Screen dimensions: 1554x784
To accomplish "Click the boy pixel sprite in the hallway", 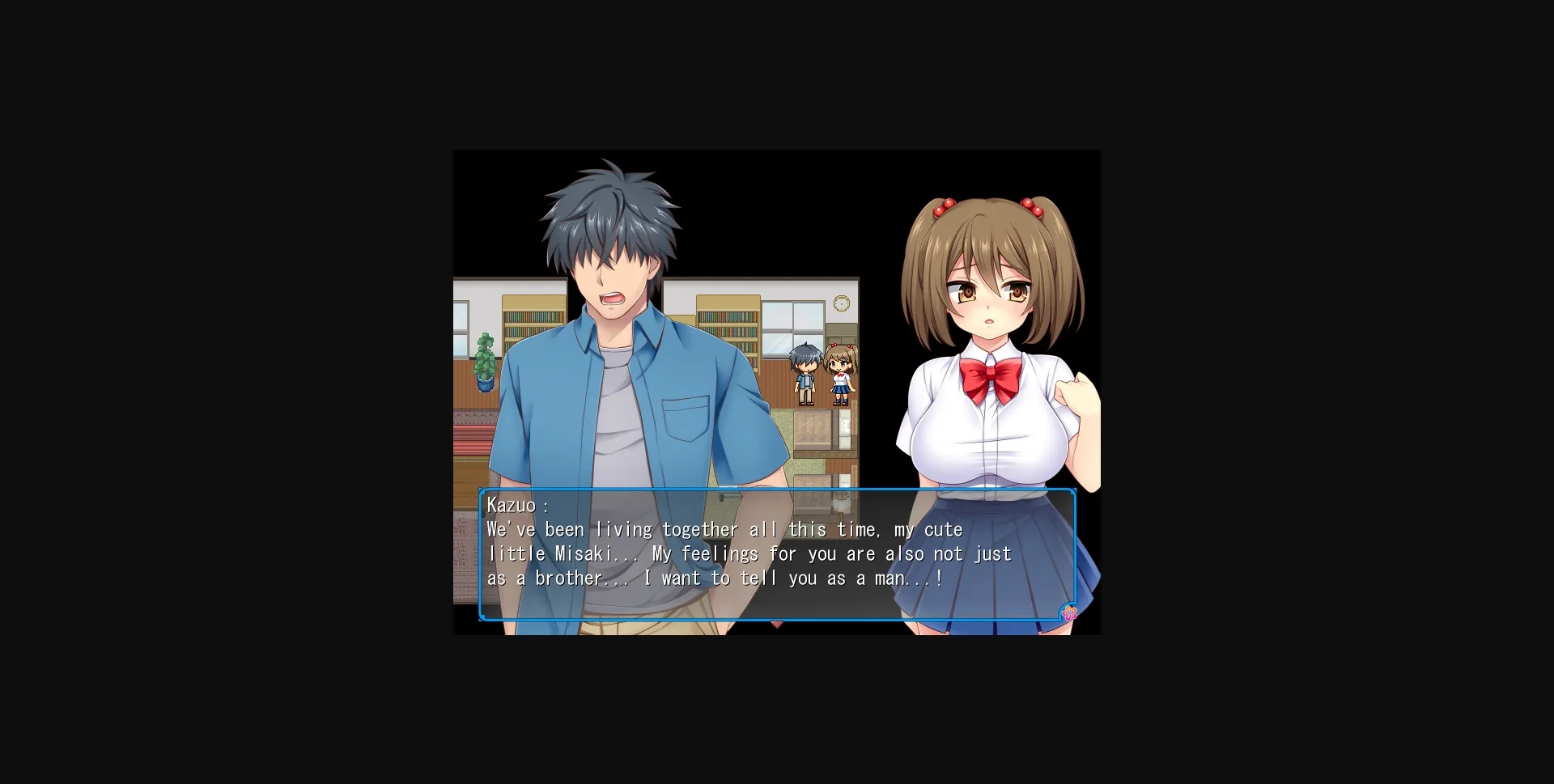I will coord(805,379).
